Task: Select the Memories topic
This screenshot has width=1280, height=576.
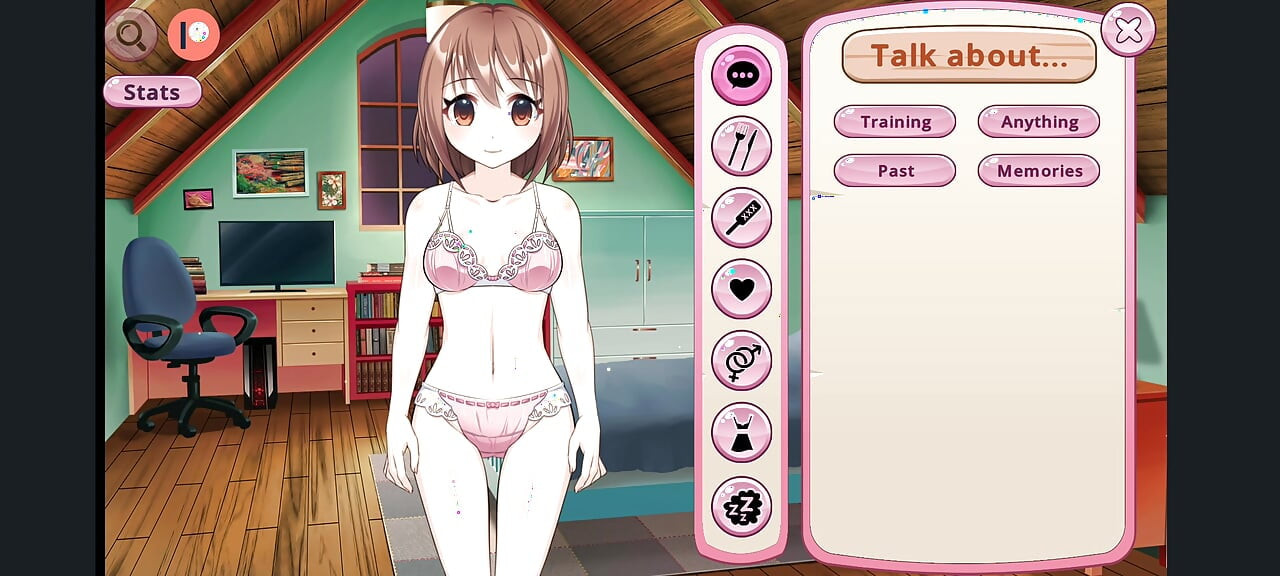Action: coord(1039,171)
